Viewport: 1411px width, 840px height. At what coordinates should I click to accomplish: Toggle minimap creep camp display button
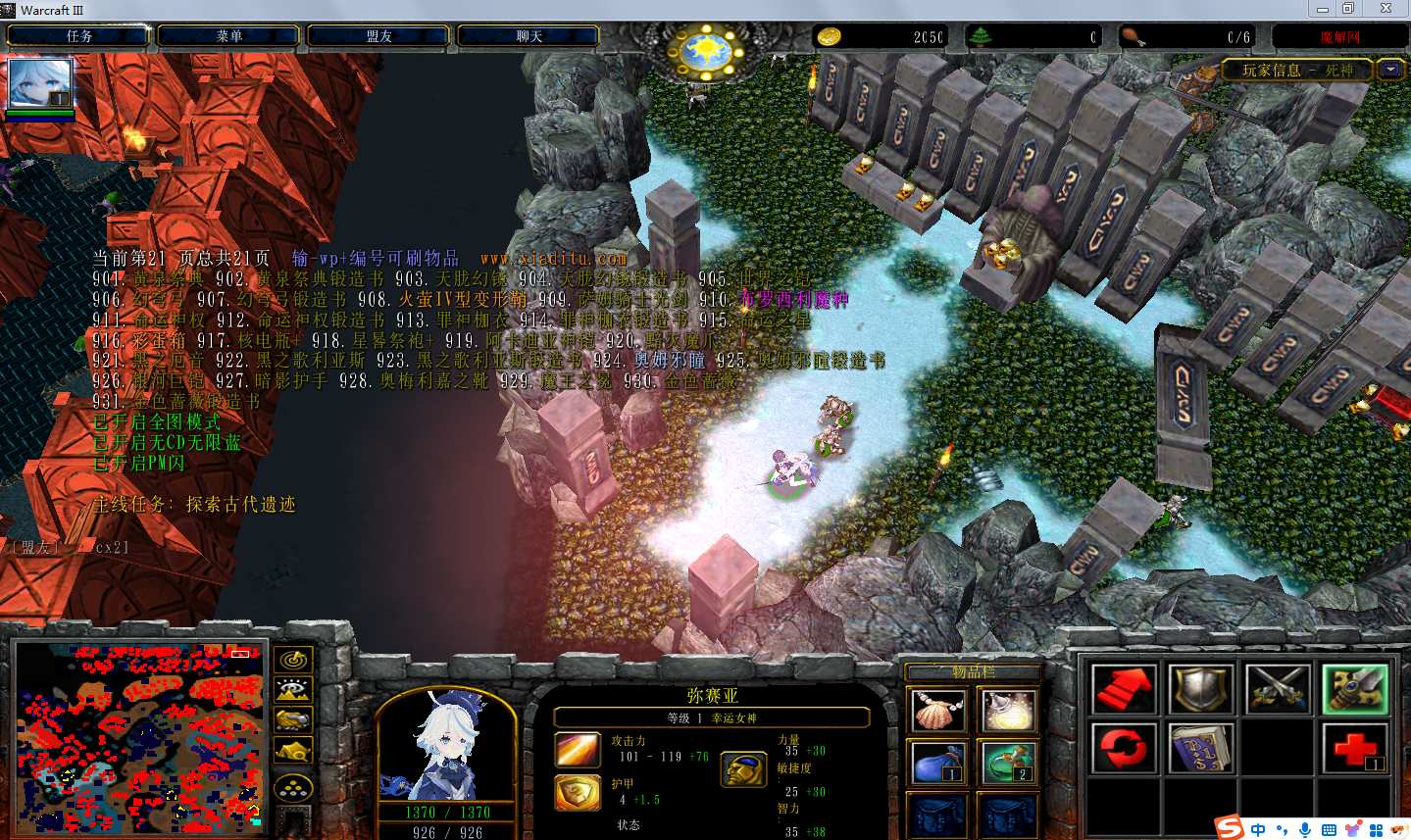294,753
